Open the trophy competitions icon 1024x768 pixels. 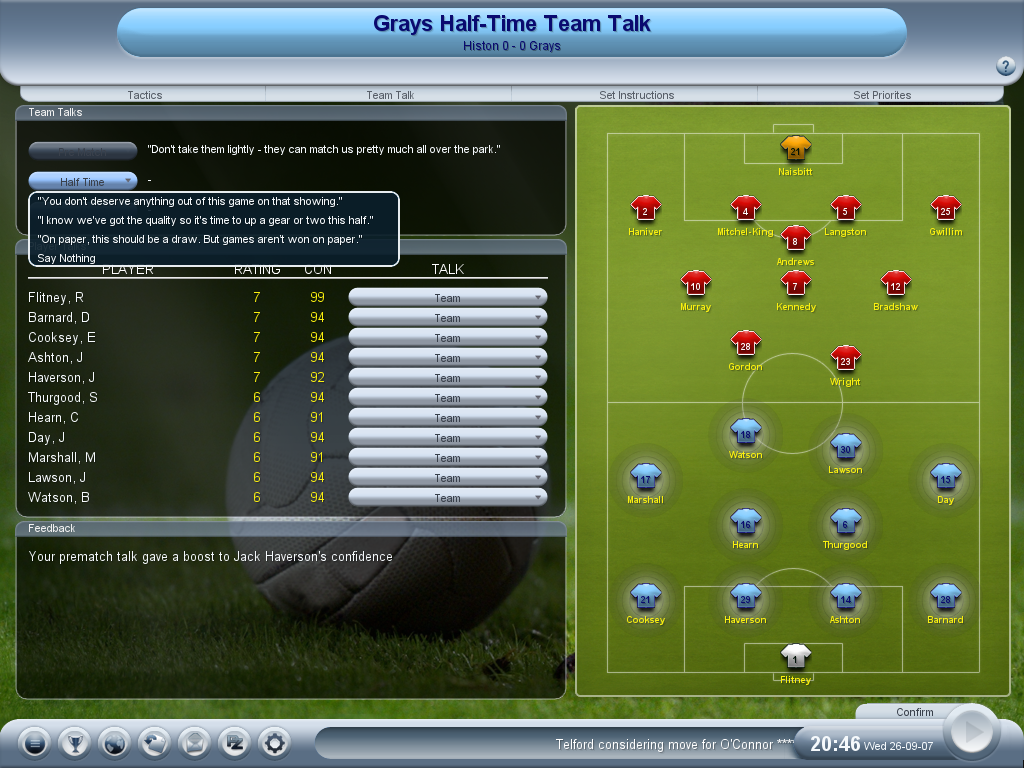74,743
